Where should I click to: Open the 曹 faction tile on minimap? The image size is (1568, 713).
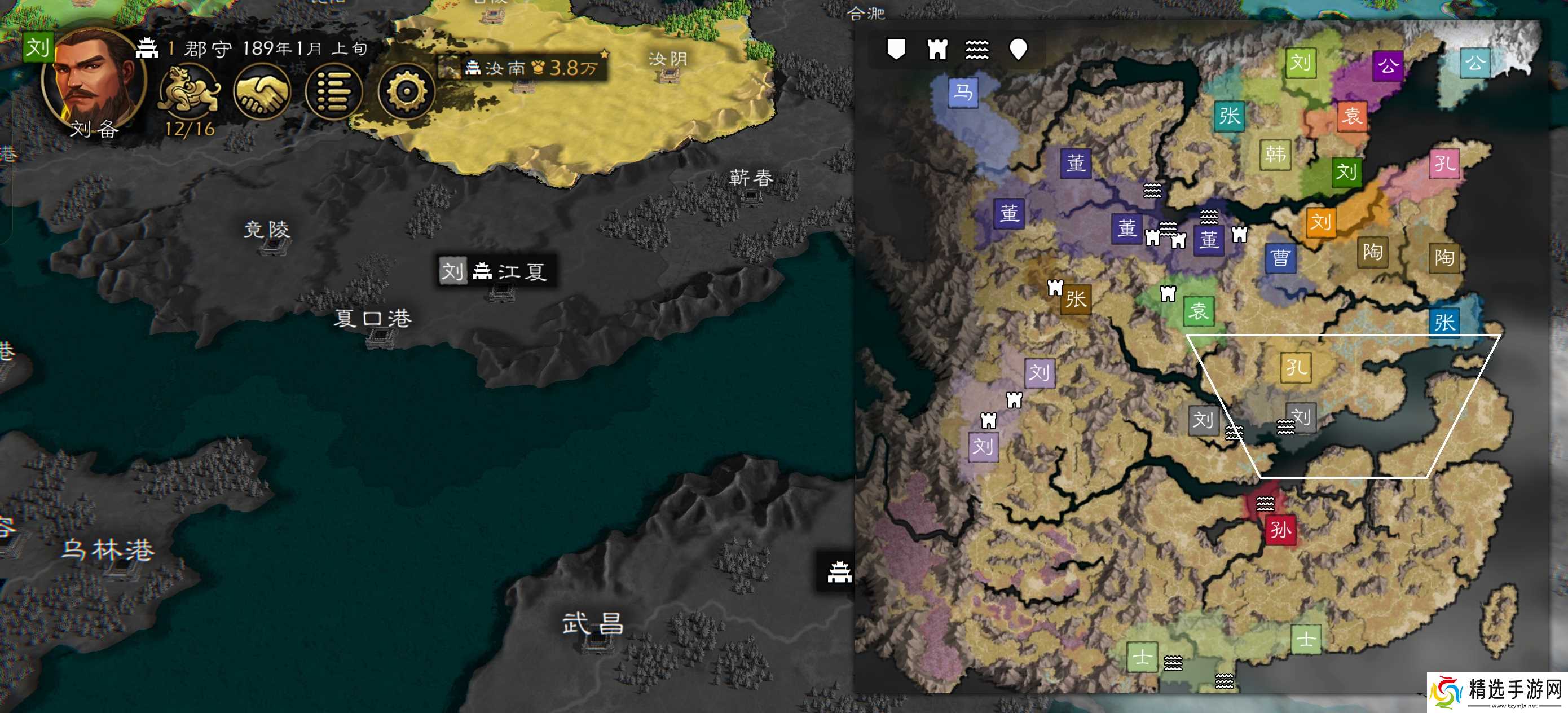click(x=1280, y=259)
